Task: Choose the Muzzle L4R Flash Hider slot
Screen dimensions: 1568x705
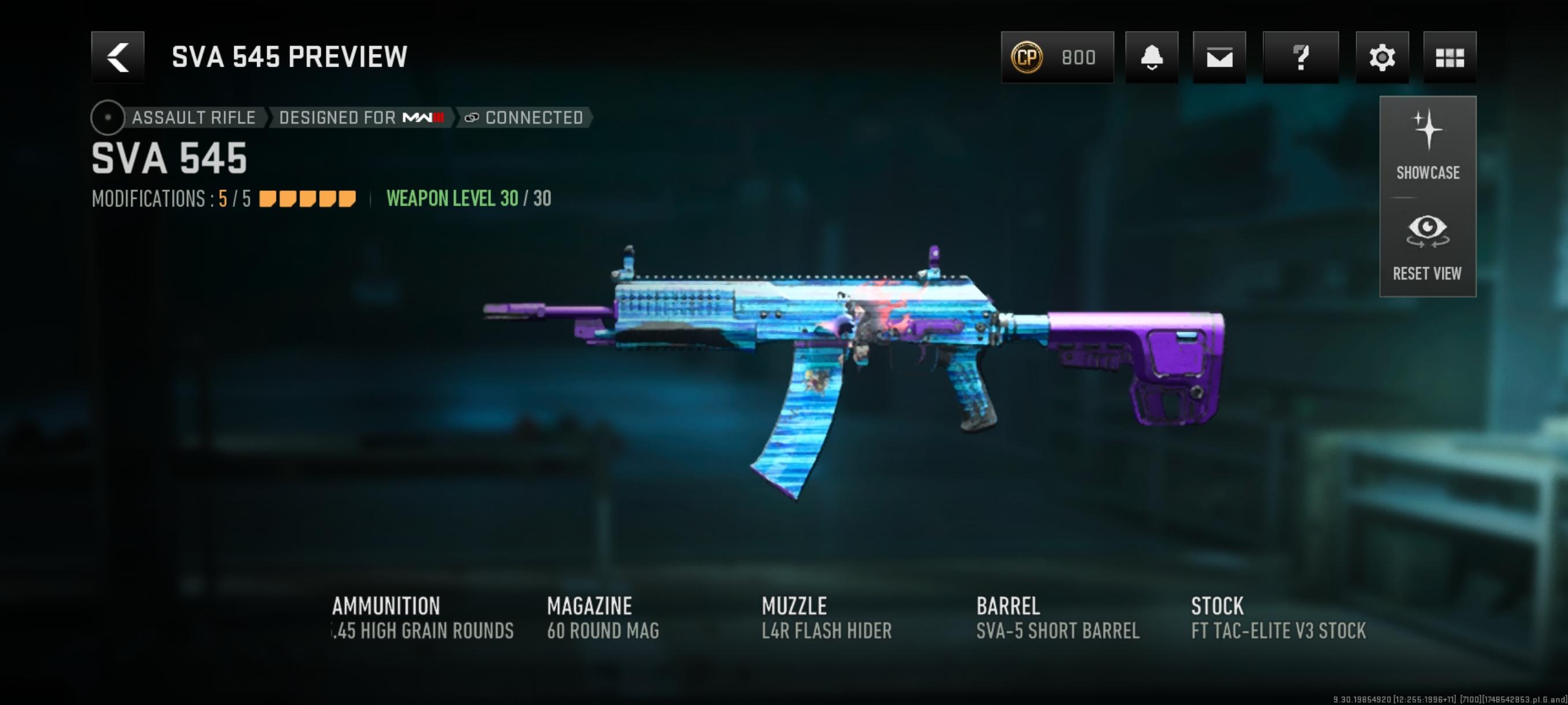Action: tap(826, 617)
